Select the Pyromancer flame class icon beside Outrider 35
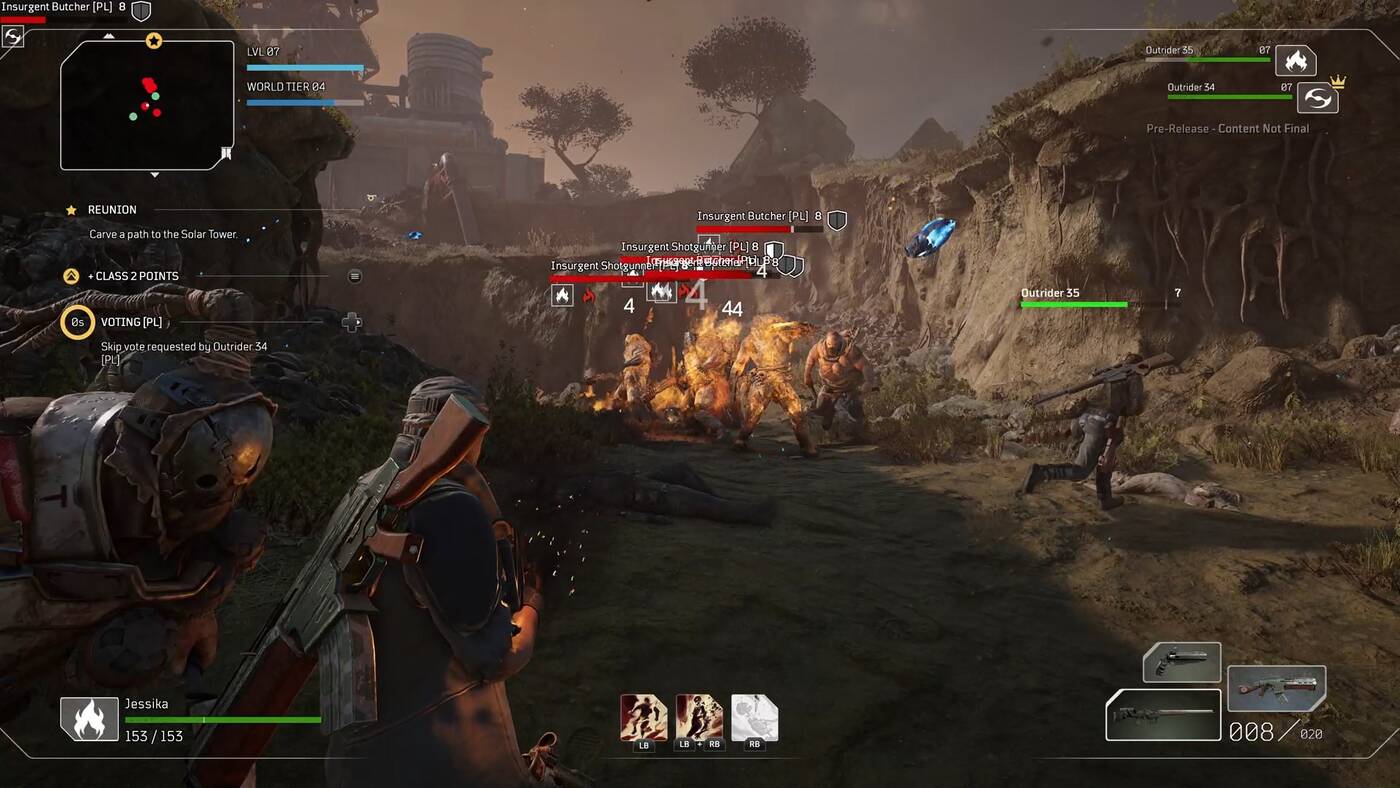Screen dimensions: 1400x788 click(1297, 61)
